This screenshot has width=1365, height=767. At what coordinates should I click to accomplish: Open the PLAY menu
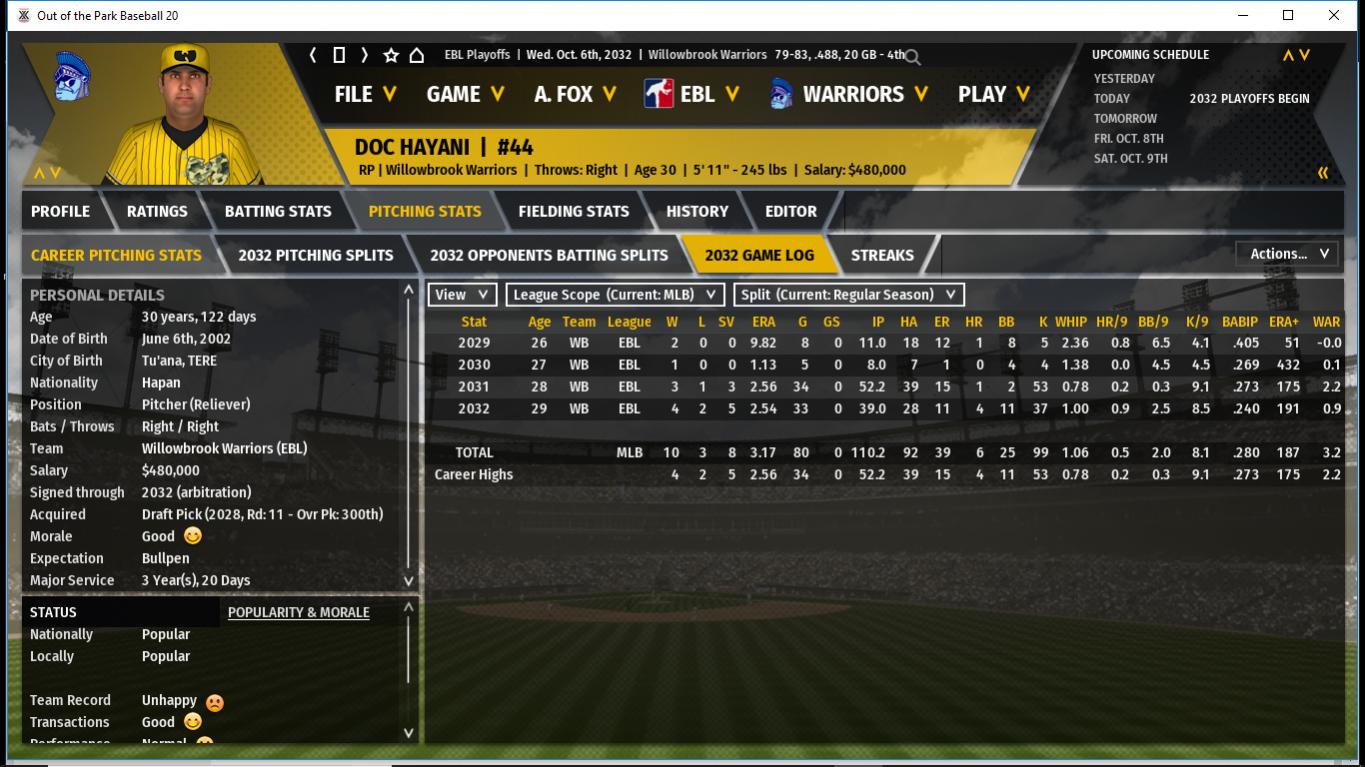coord(993,94)
